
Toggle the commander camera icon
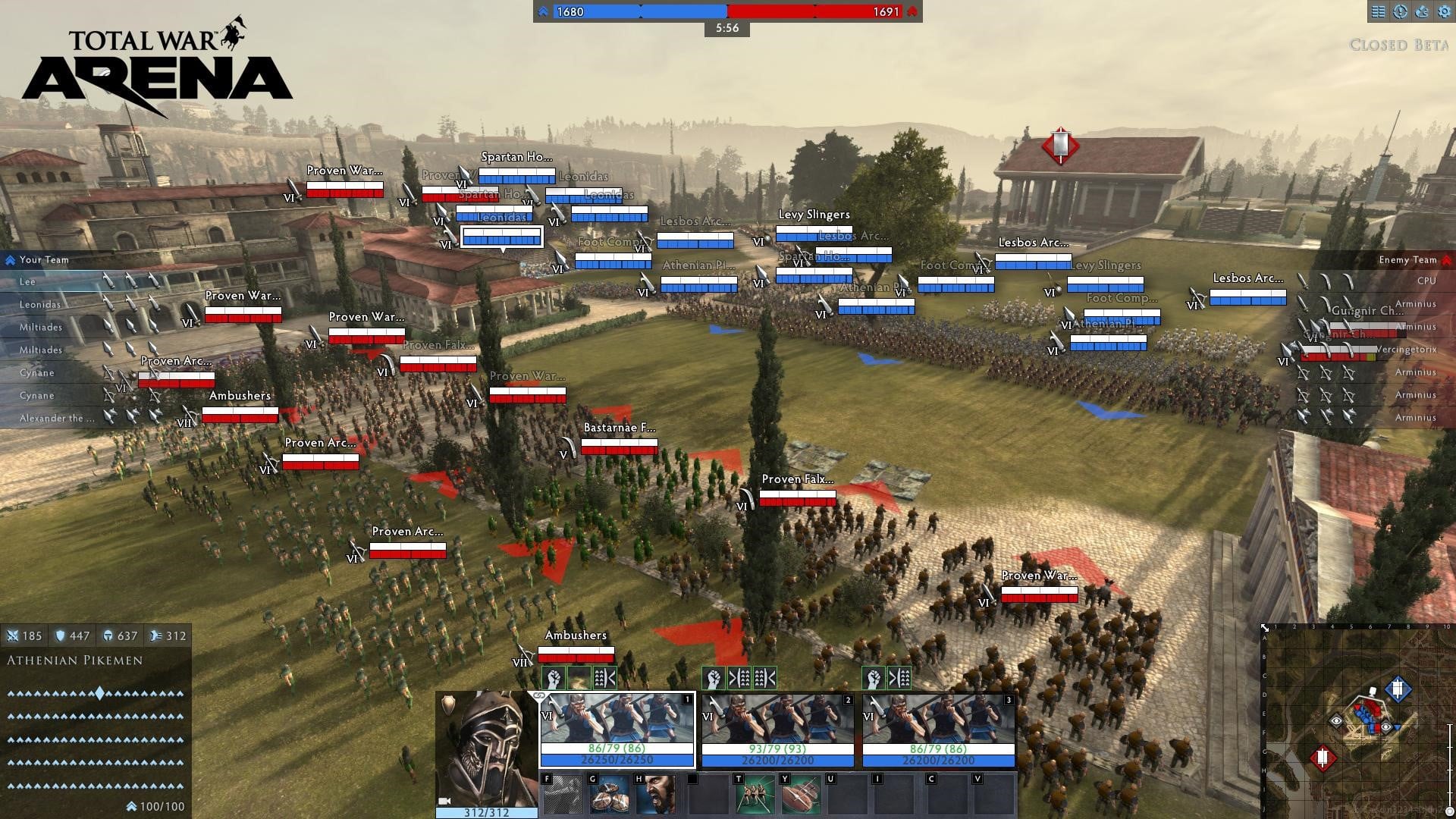point(444,801)
